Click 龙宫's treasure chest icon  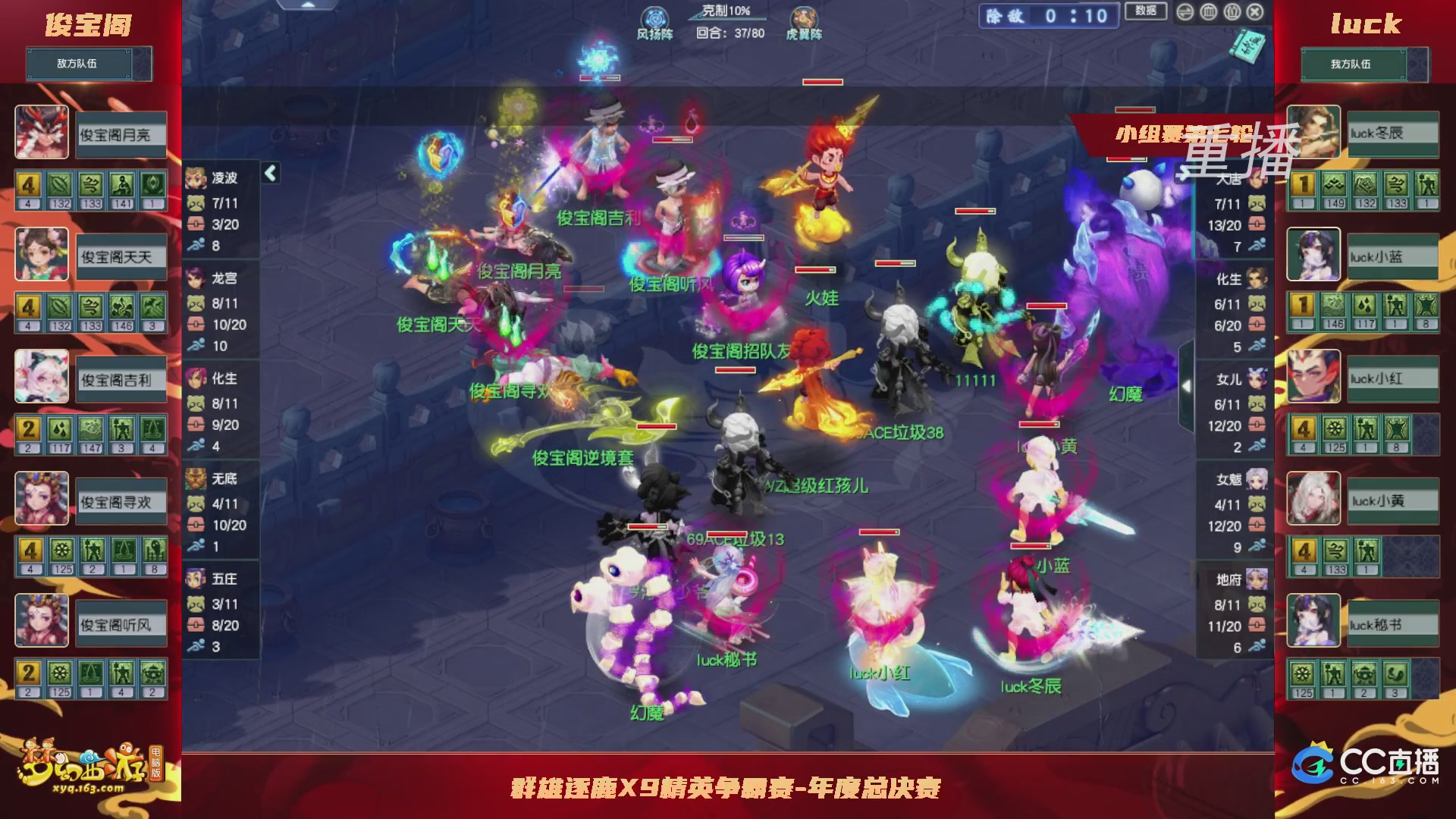(196, 323)
